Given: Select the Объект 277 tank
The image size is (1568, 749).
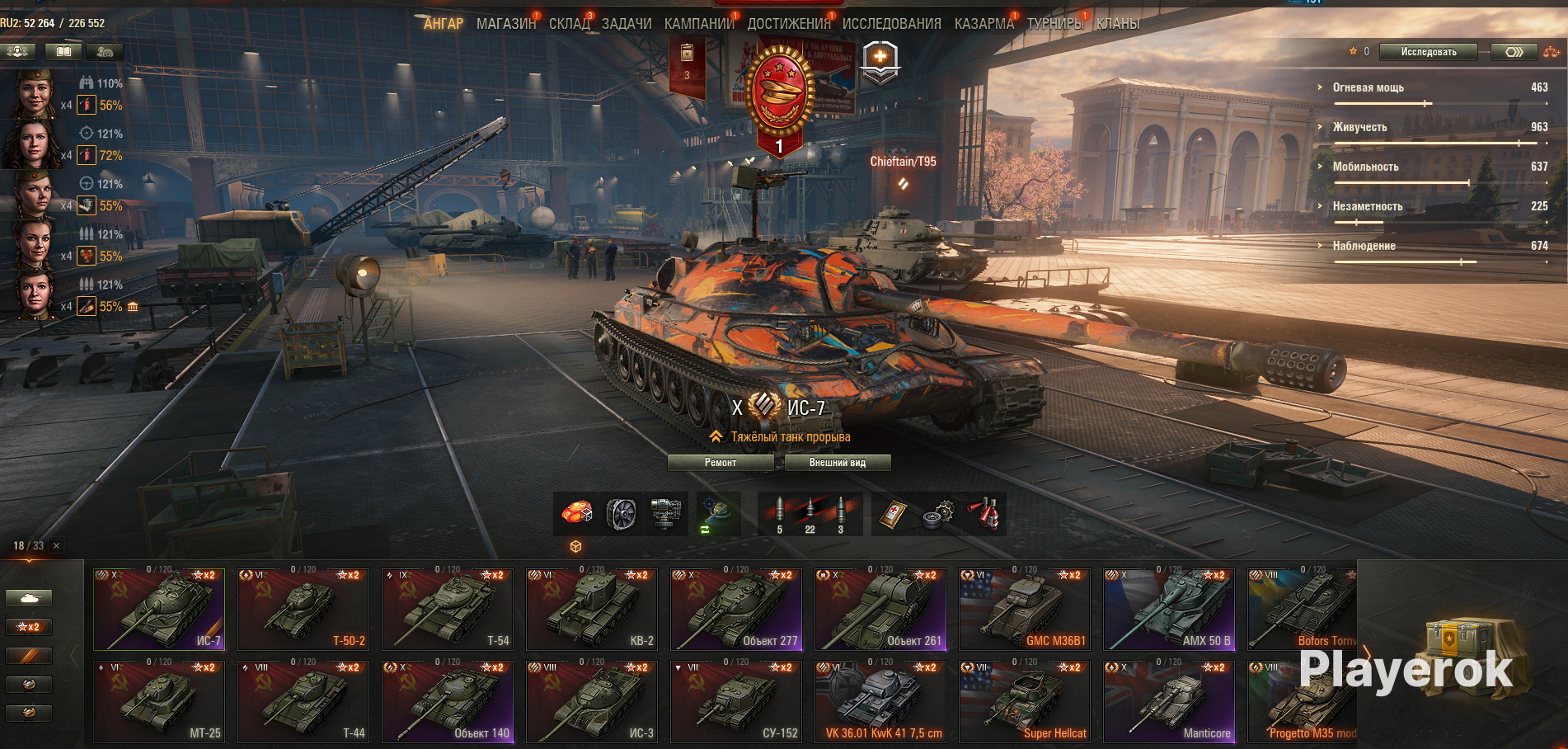Looking at the screenshot, I should (x=736, y=610).
